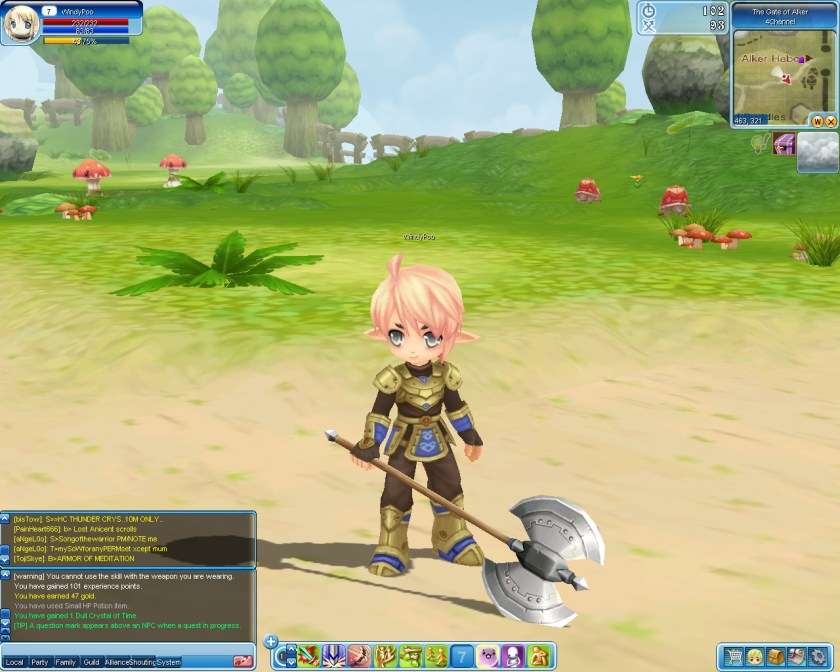Open the purple treasure chest icon

pos(785,145)
